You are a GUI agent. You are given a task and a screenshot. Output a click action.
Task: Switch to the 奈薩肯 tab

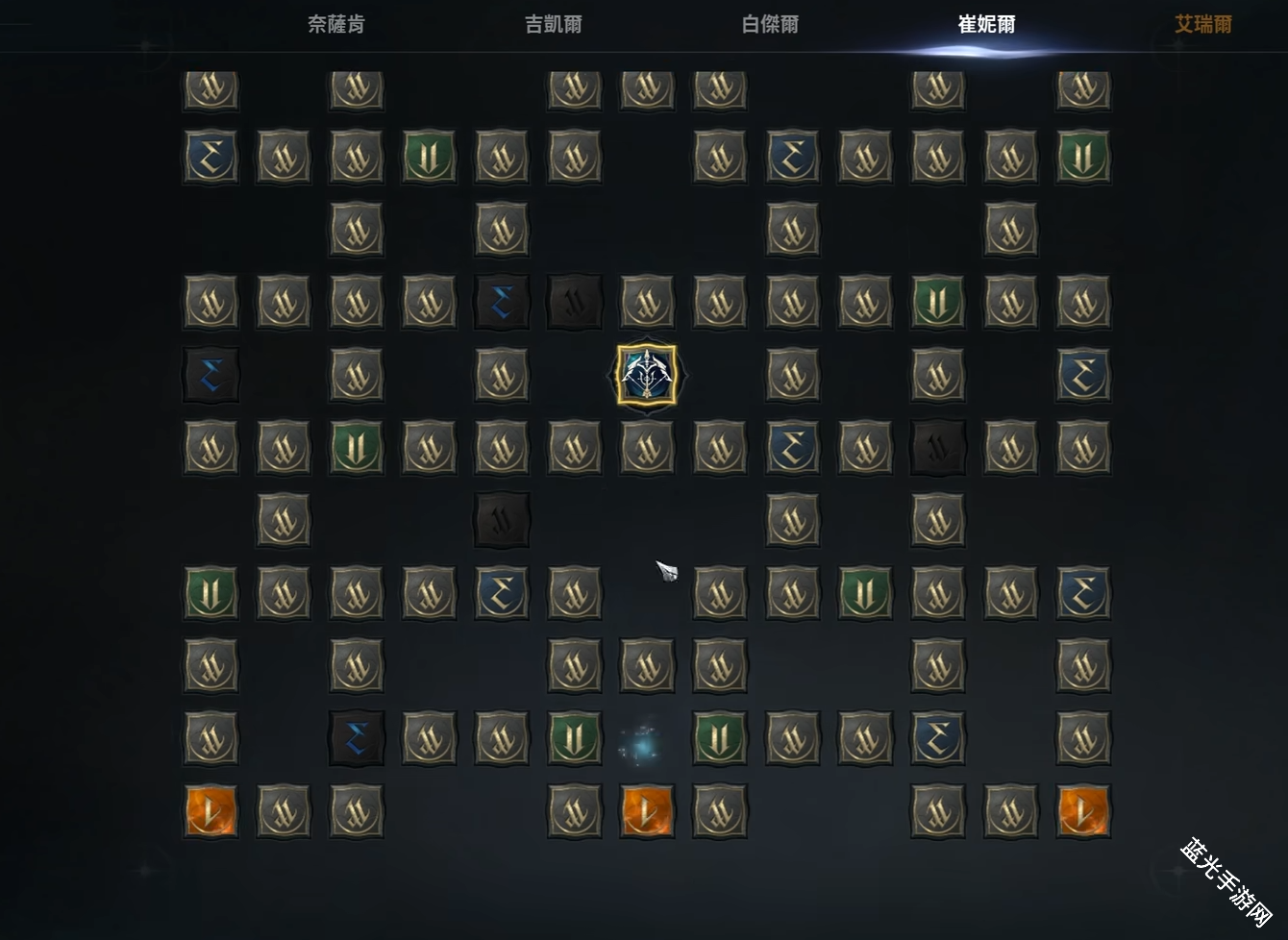(x=336, y=24)
